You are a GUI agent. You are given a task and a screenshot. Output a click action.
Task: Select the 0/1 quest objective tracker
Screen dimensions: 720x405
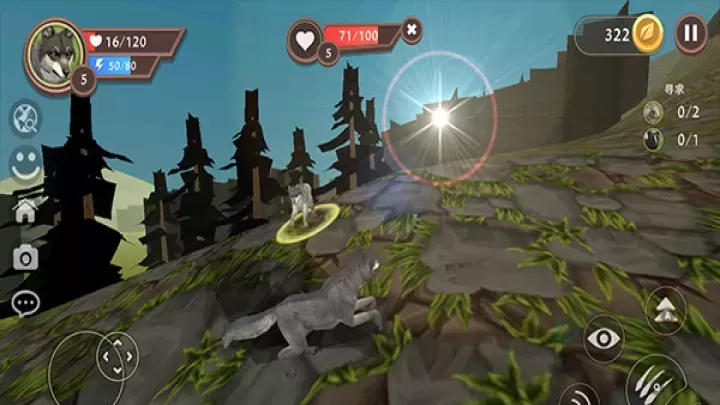(x=669, y=140)
